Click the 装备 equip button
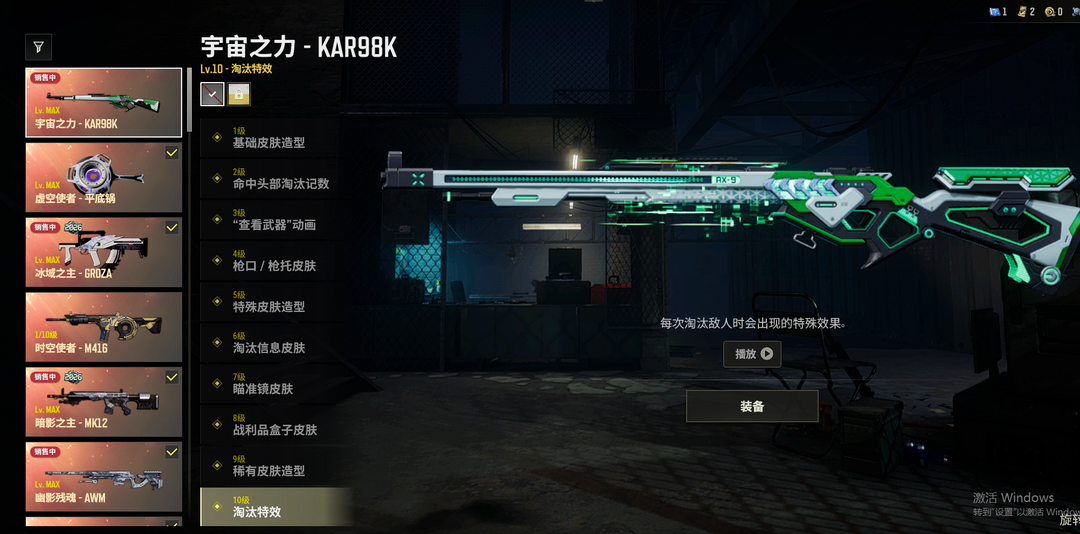 (752, 406)
